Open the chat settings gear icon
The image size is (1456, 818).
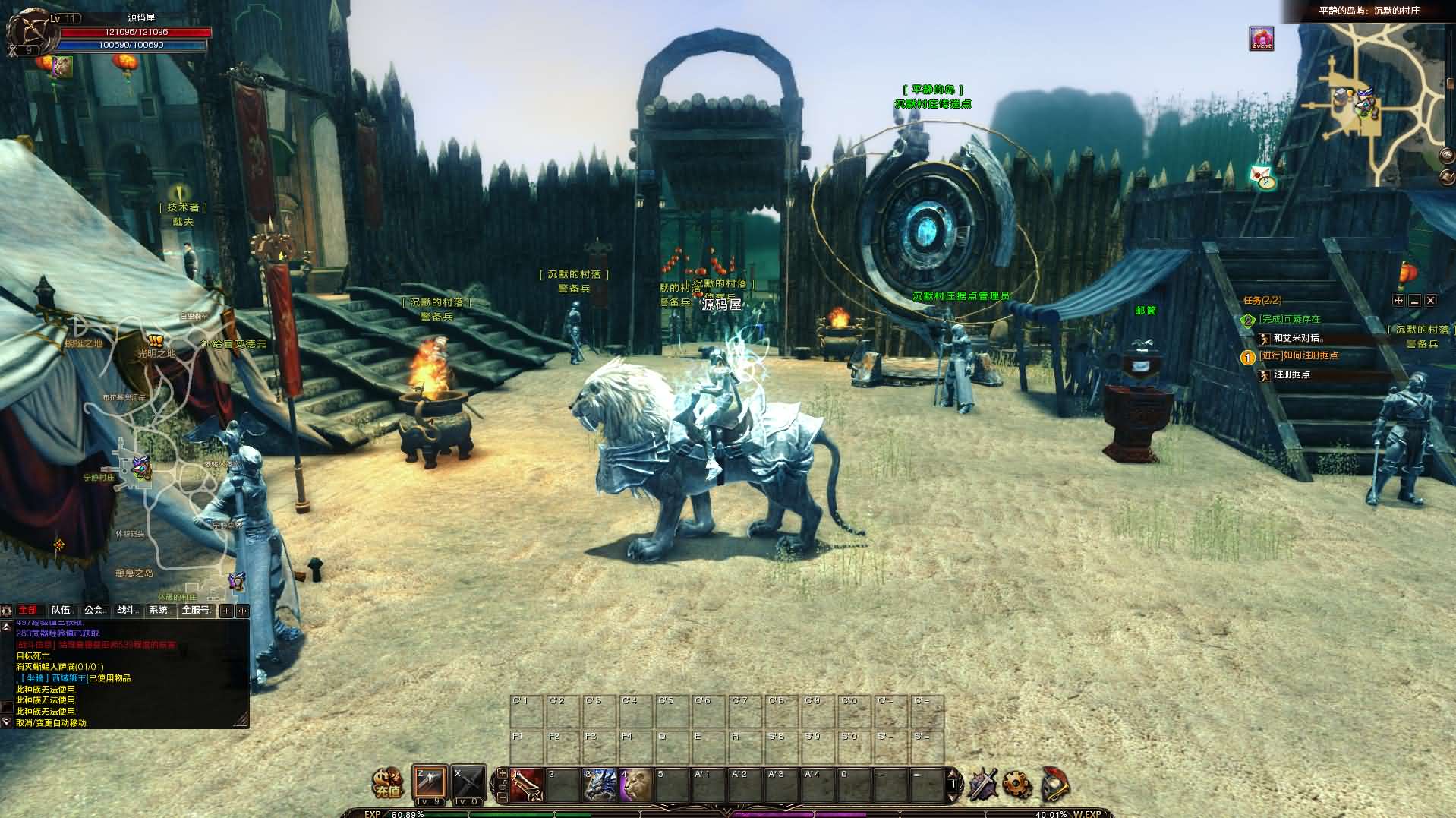click(x=7, y=611)
